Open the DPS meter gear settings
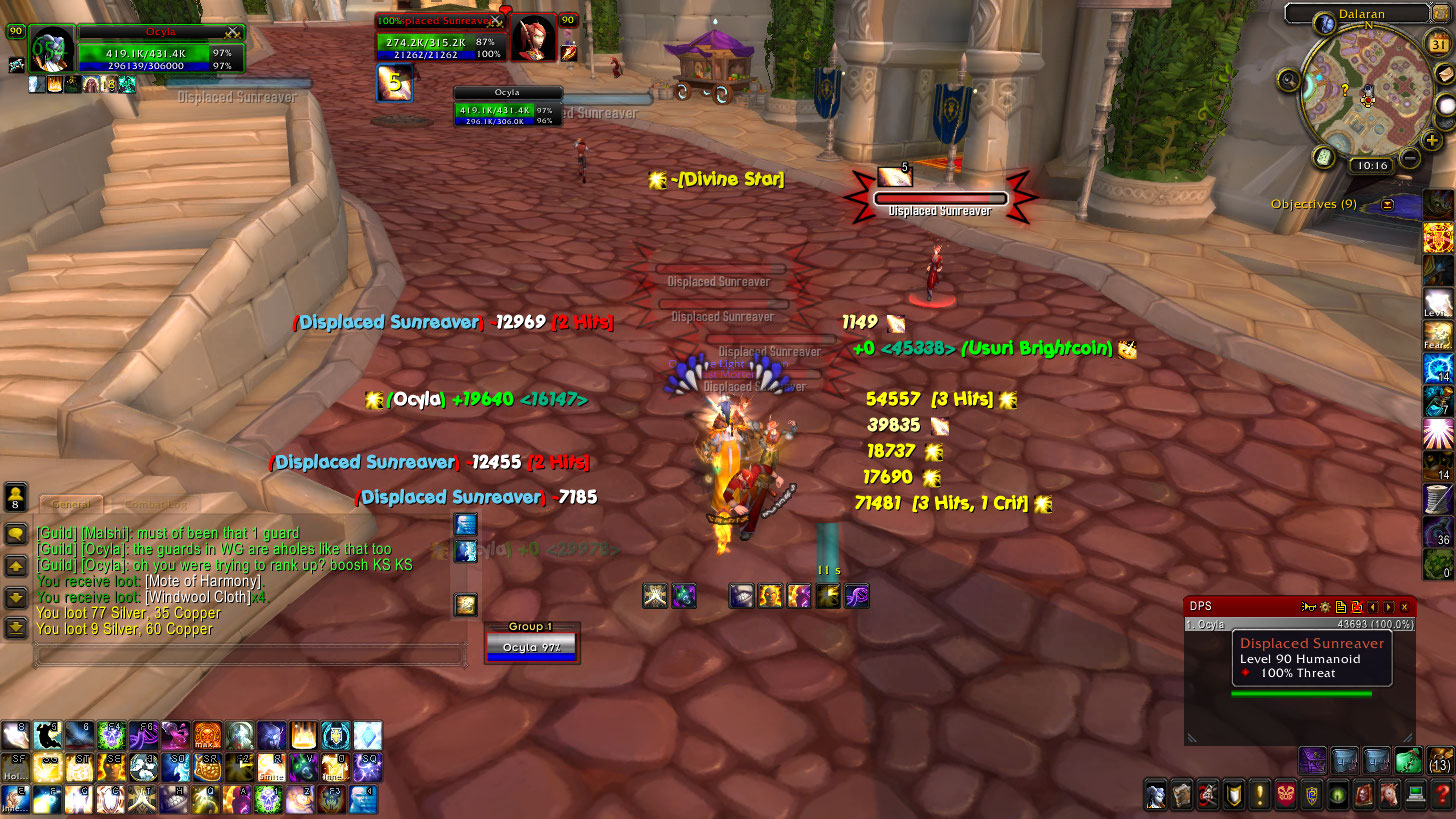The height and width of the screenshot is (819, 1456). pyautogui.click(x=1325, y=606)
